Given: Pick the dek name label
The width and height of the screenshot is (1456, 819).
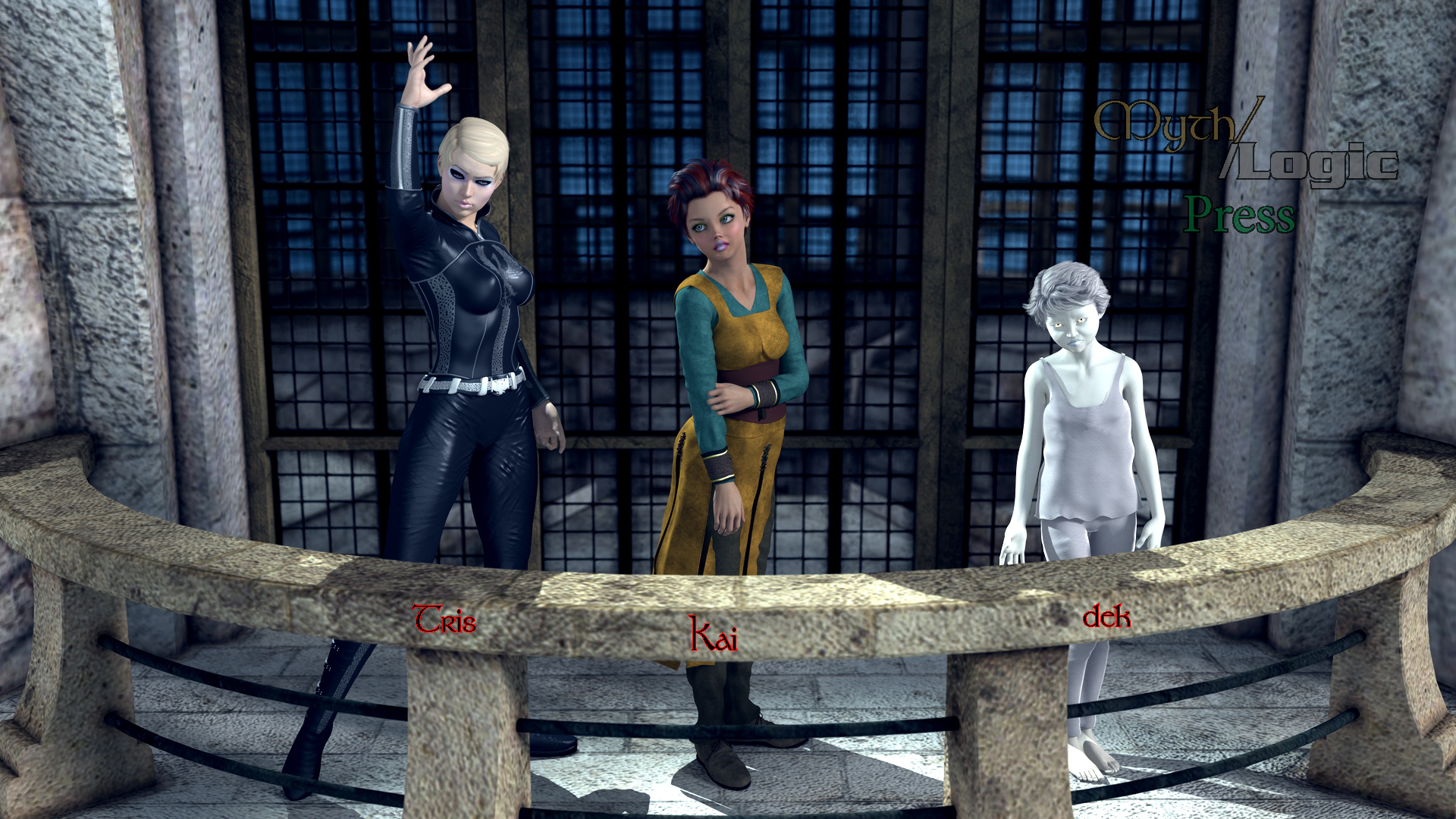Looking at the screenshot, I should click(x=1106, y=617).
